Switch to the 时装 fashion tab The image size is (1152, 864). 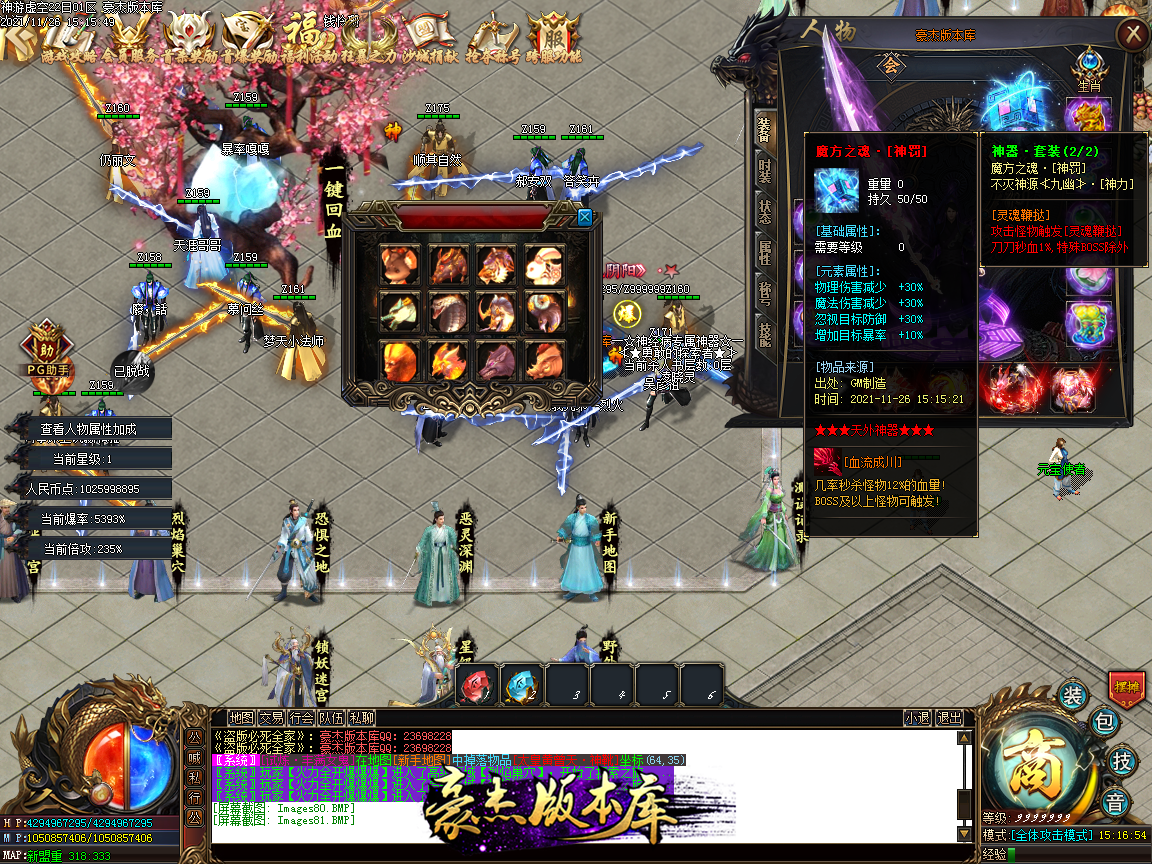(765, 170)
